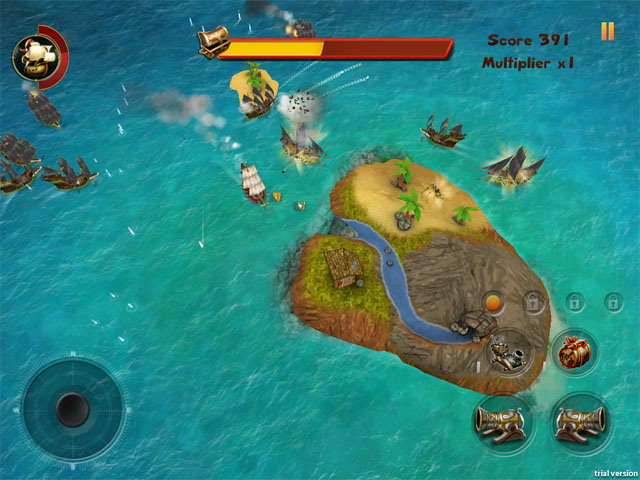The width and height of the screenshot is (640, 480).
Task: Fire the left-facing broadside cannon
Action: click(x=502, y=420)
